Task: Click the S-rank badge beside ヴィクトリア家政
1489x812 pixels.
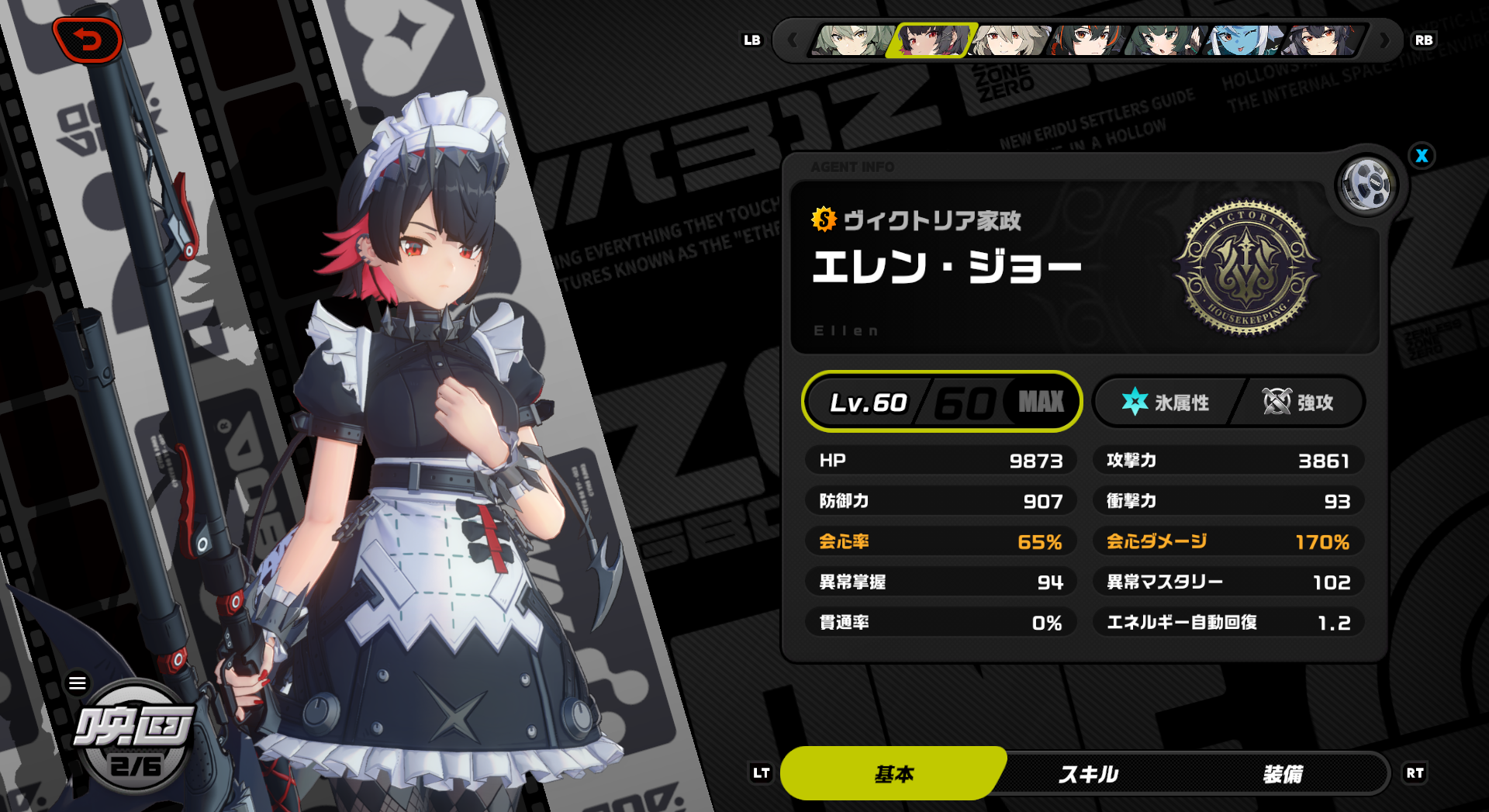Action: pyautogui.click(x=824, y=221)
